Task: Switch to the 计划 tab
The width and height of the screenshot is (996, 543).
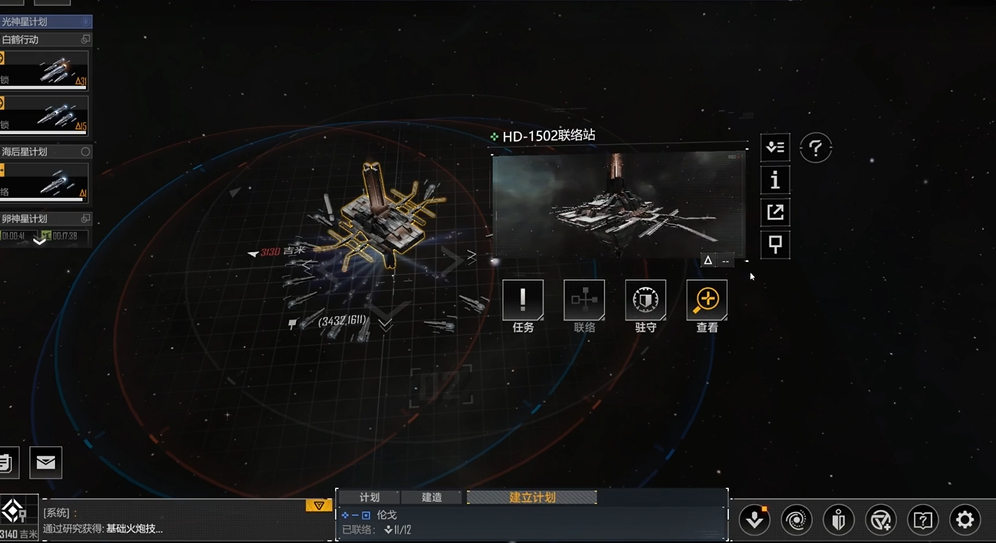Action: [369, 497]
